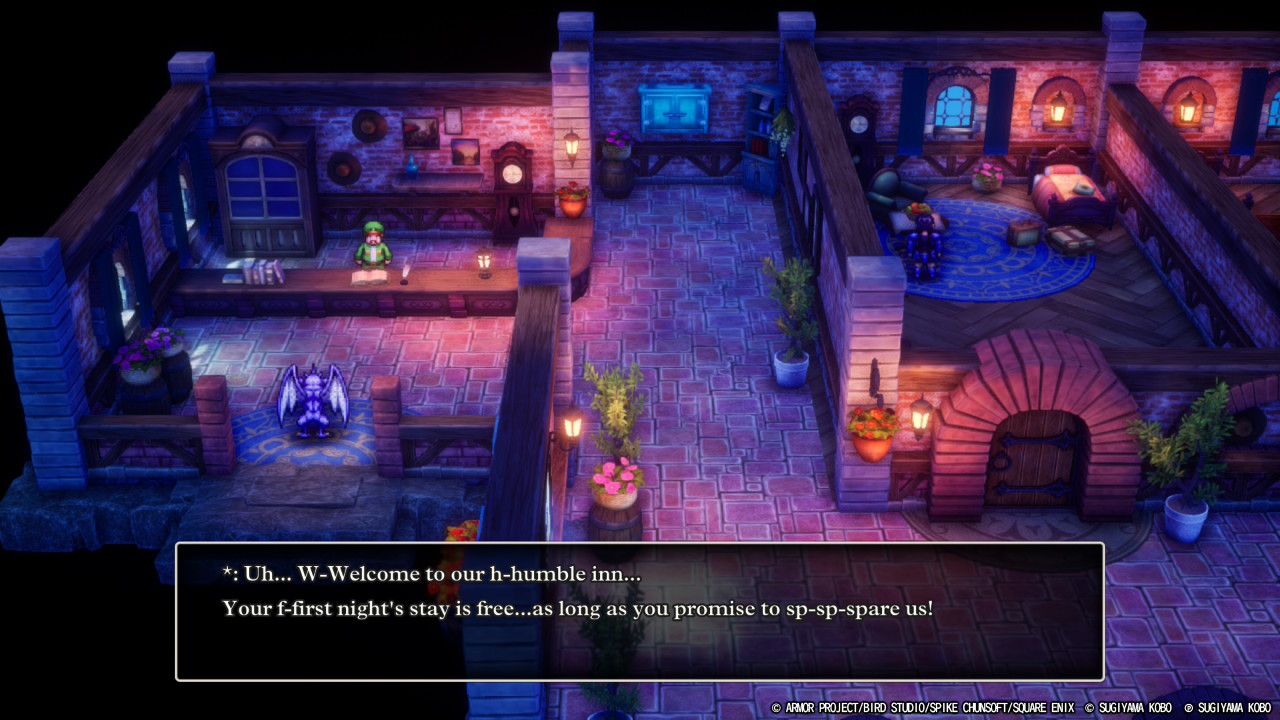Advance the innkeeper's welcome dialogue box
Viewport: 1280px width, 720px height.
point(640,611)
